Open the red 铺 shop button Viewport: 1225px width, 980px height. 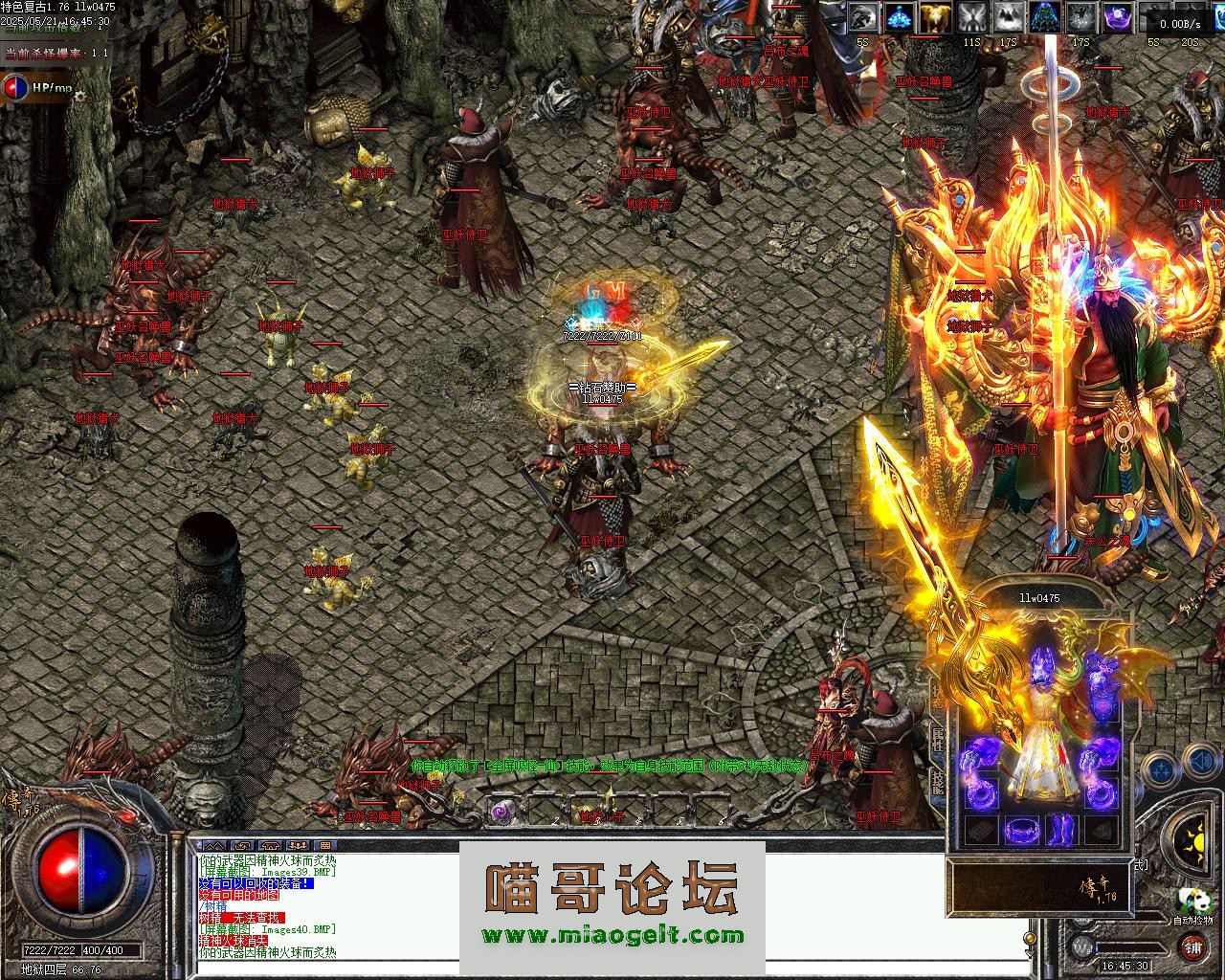coord(1192,947)
